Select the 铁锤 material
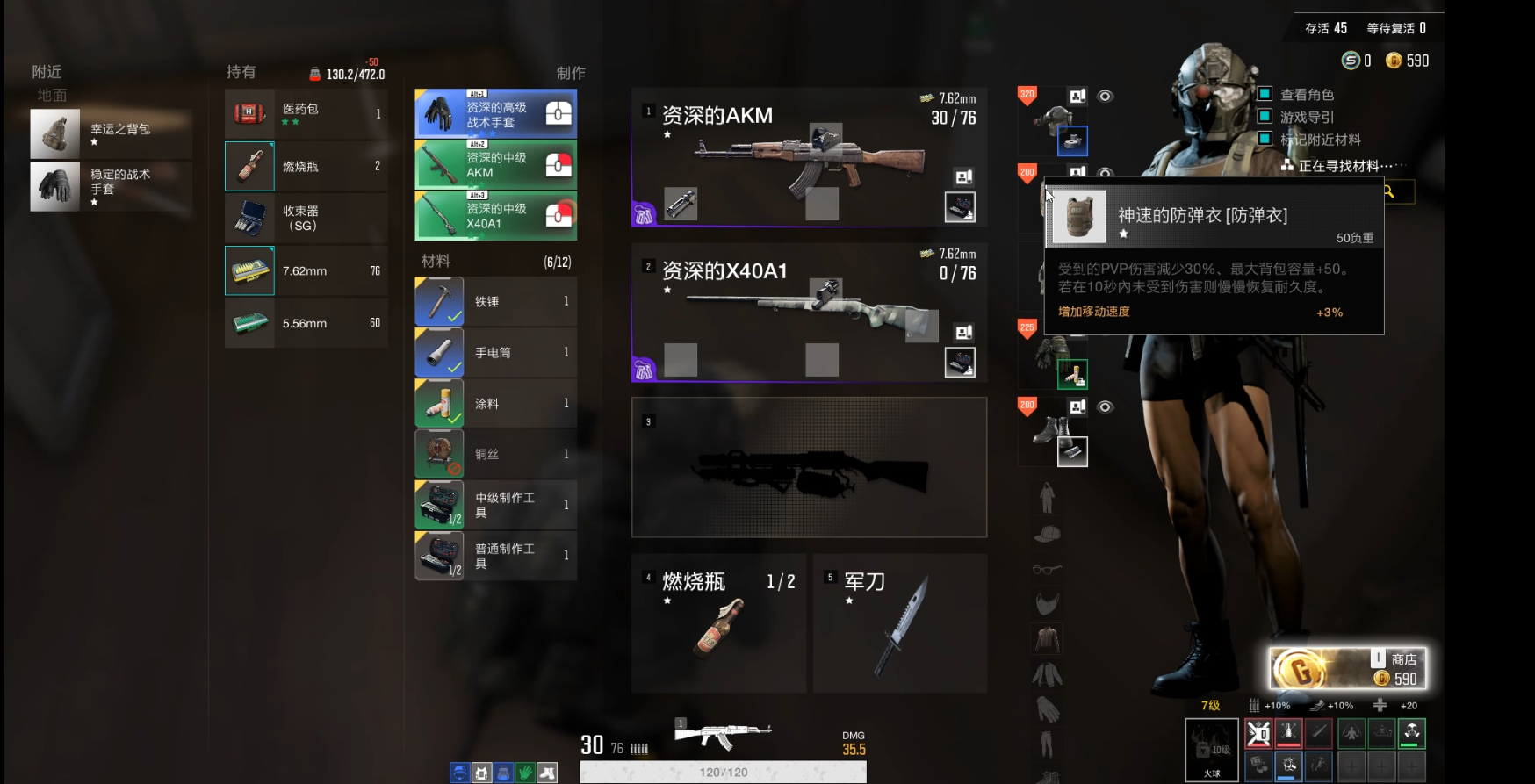This screenshot has height=784, width=1535. [x=495, y=301]
